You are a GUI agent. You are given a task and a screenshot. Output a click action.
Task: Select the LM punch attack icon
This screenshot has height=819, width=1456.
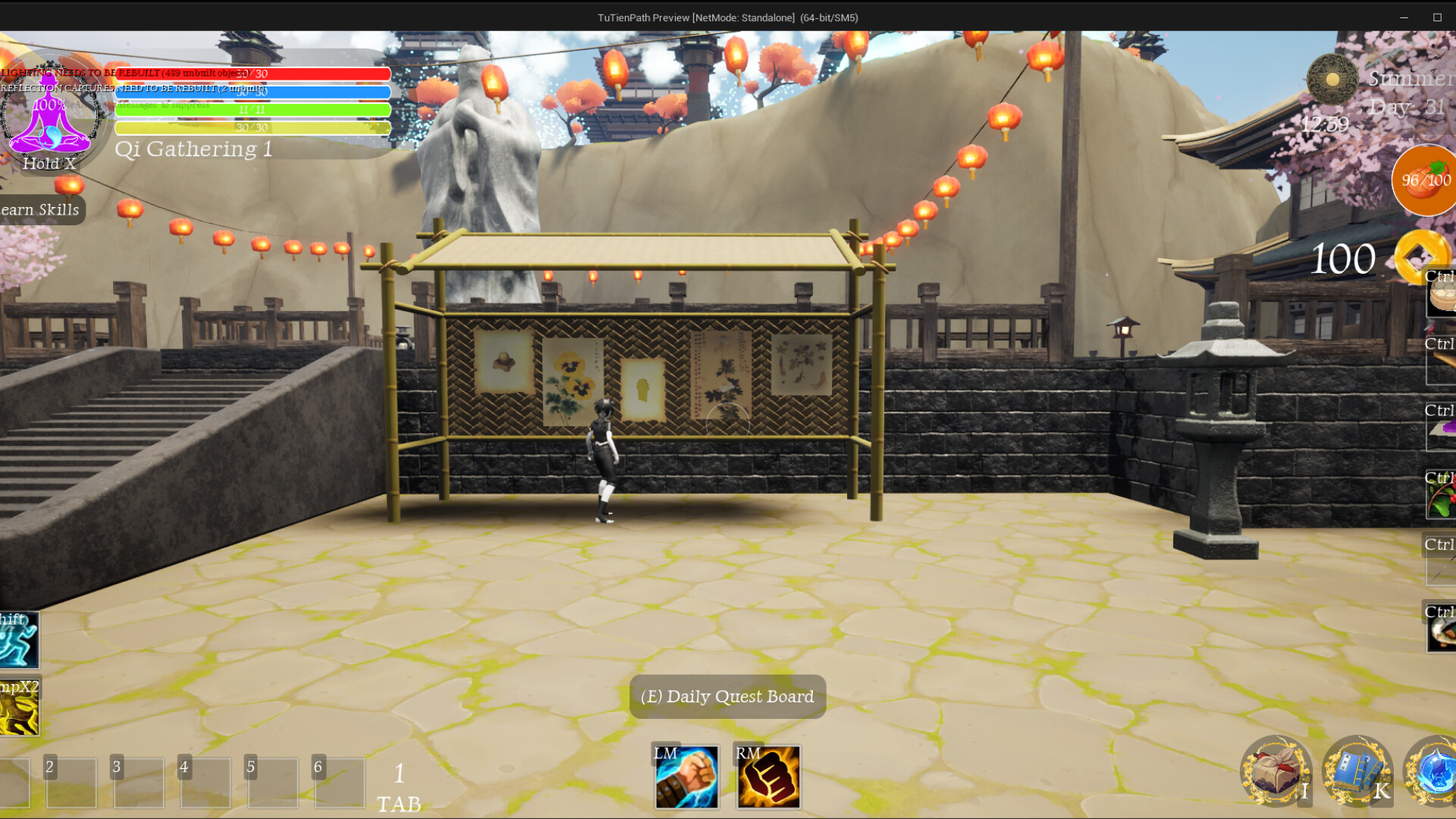[x=687, y=777]
